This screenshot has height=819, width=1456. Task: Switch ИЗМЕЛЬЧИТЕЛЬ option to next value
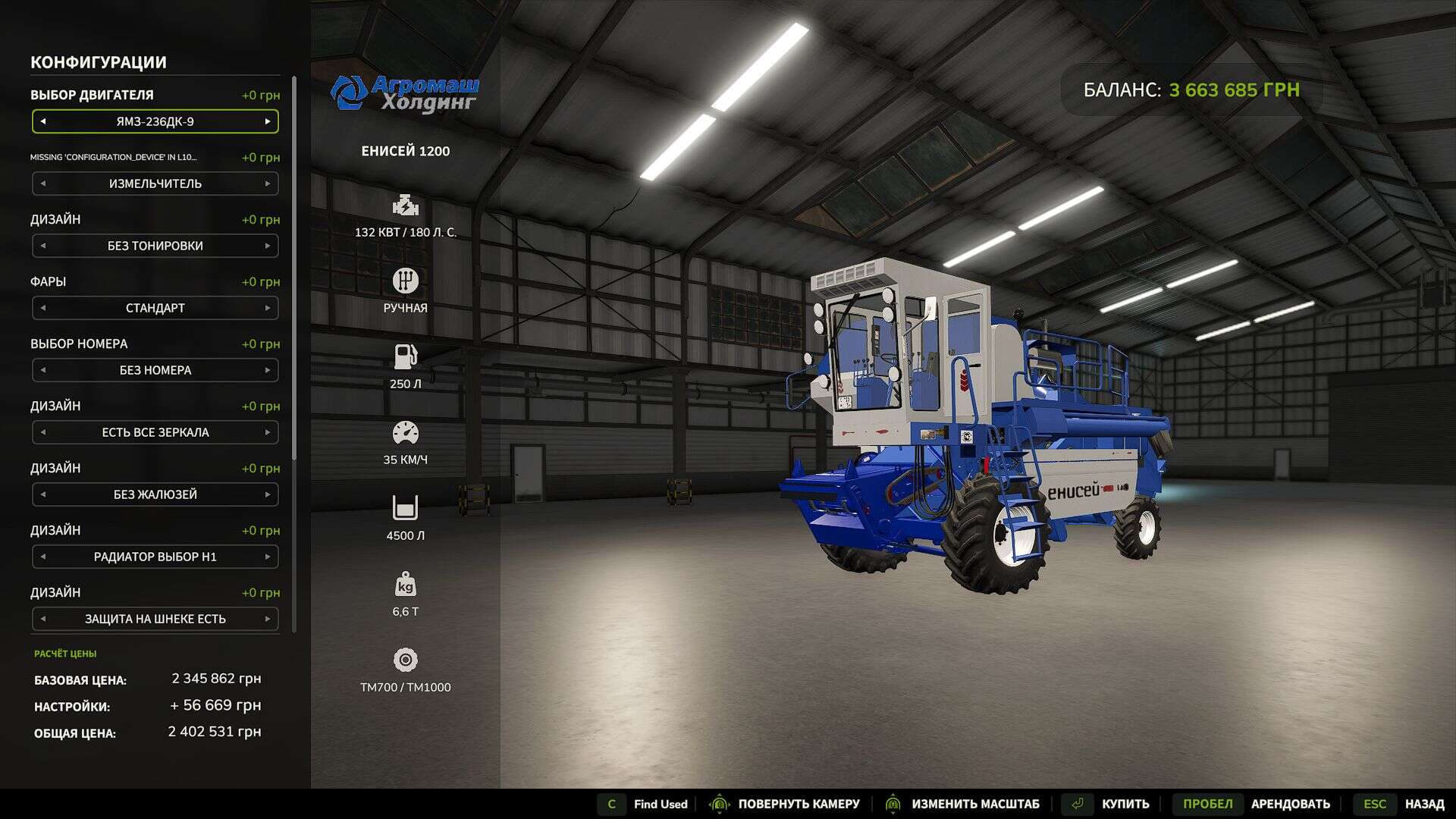pyautogui.click(x=268, y=184)
